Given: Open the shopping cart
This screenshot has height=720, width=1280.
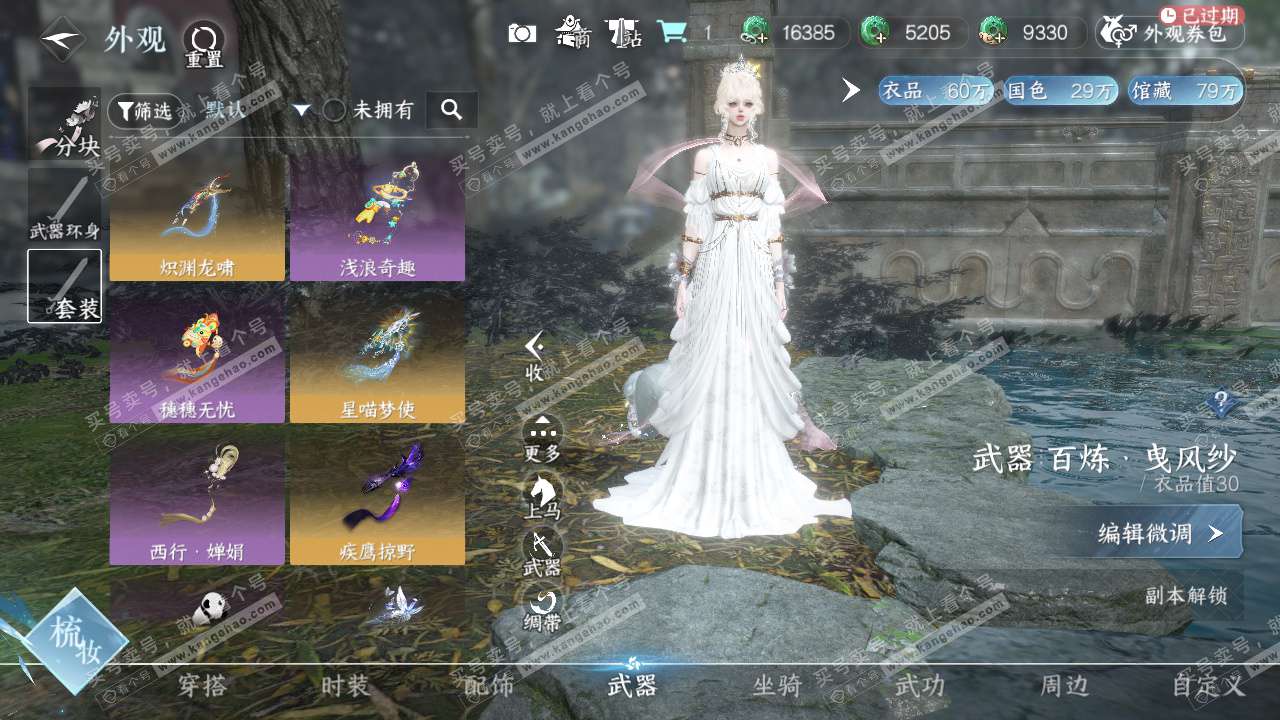Looking at the screenshot, I should [x=672, y=33].
